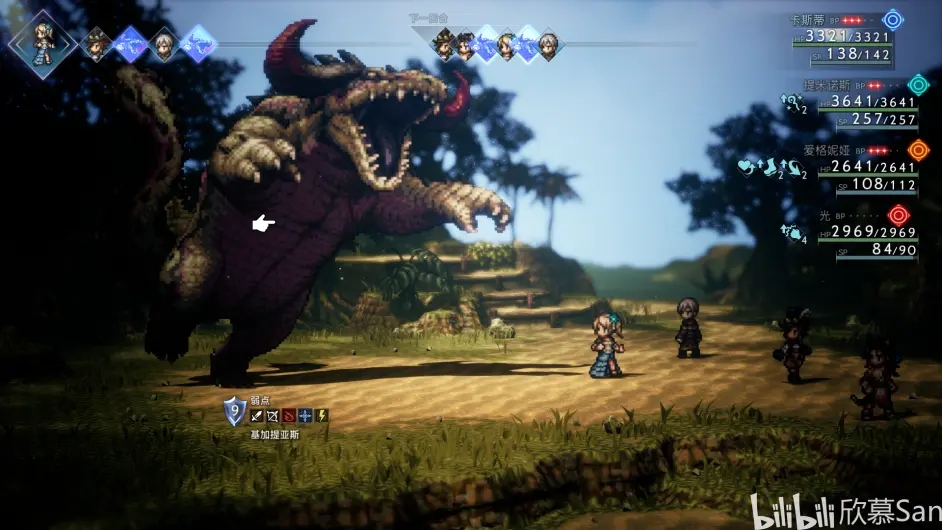The image size is (942, 530).
Task: Select the bow weakness icon
Action: click(273, 415)
